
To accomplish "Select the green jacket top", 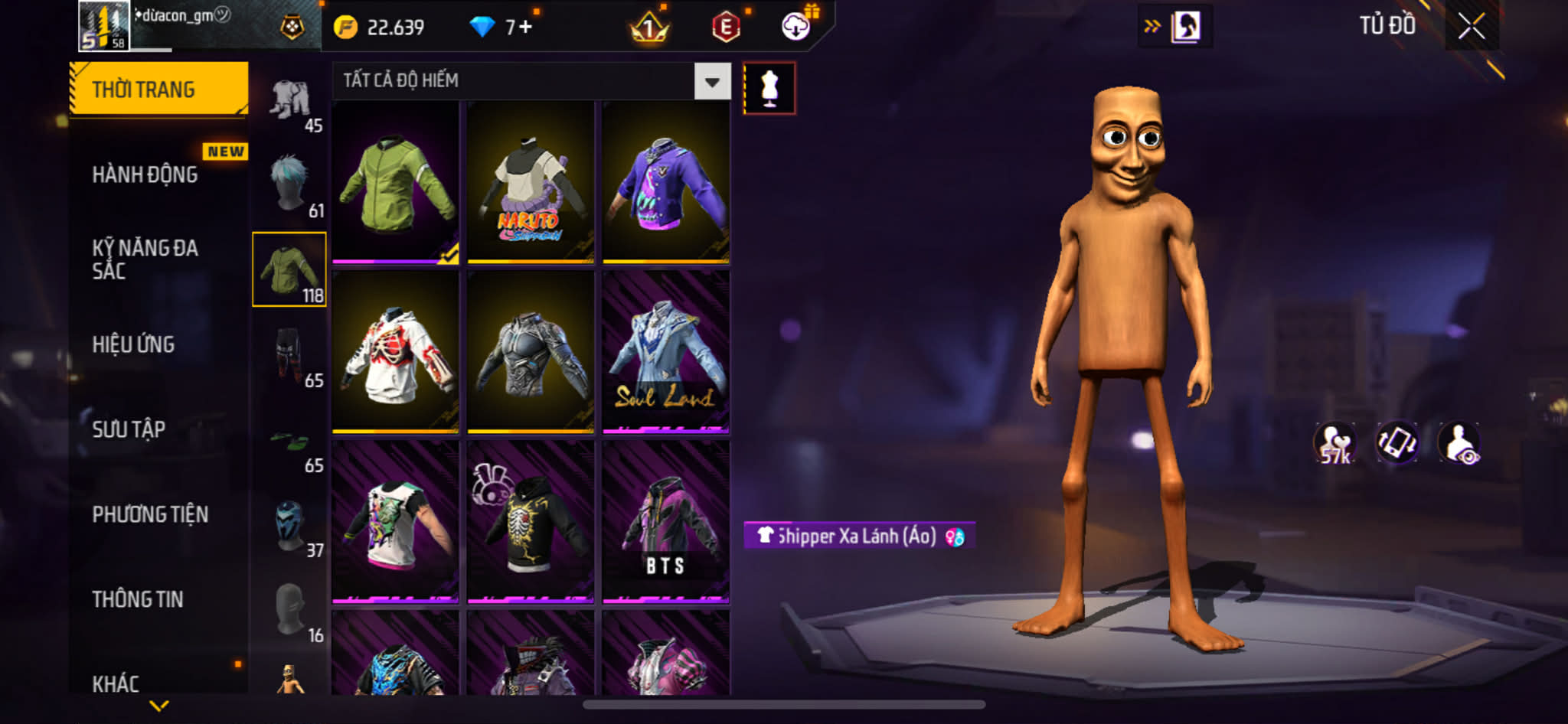I will tap(395, 182).
